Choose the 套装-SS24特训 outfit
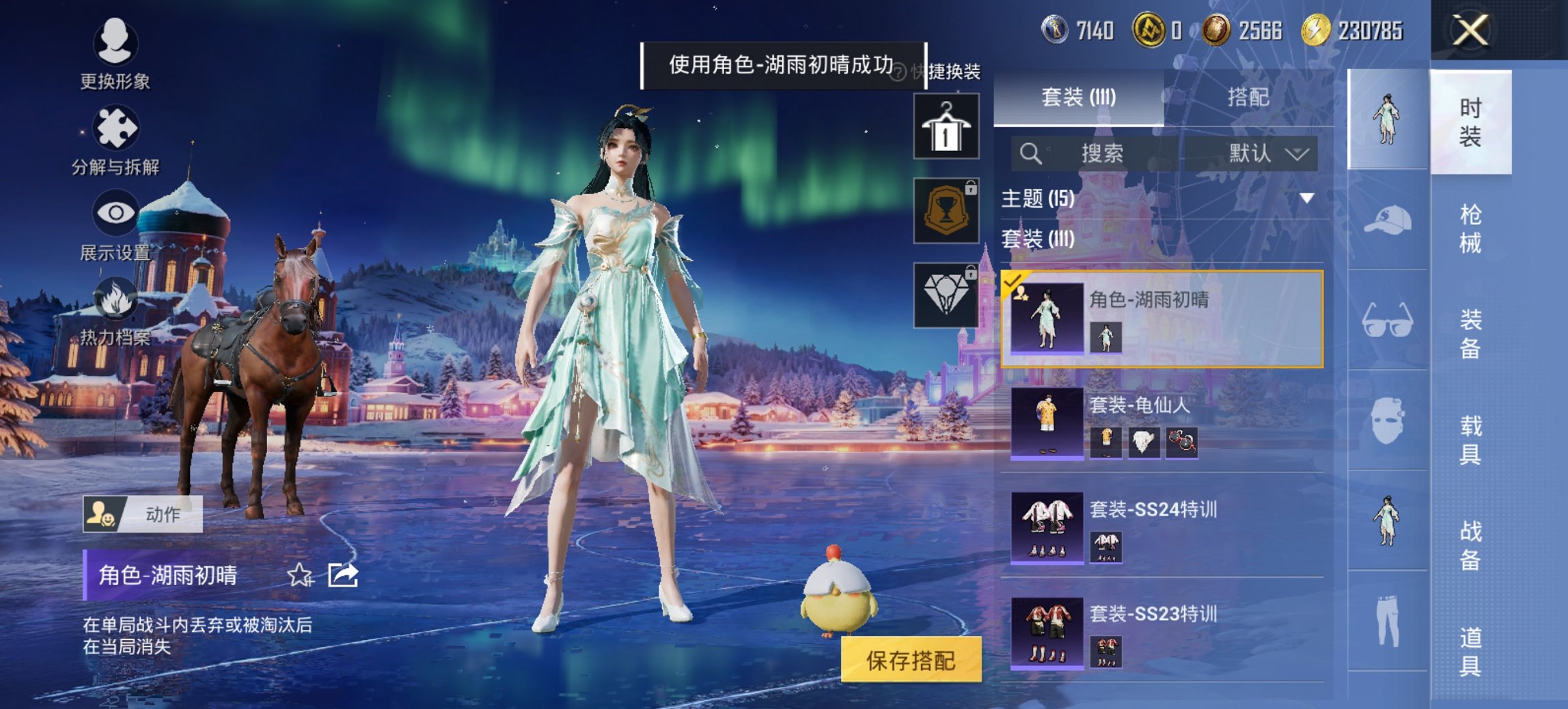1568x709 pixels. (x=1161, y=527)
